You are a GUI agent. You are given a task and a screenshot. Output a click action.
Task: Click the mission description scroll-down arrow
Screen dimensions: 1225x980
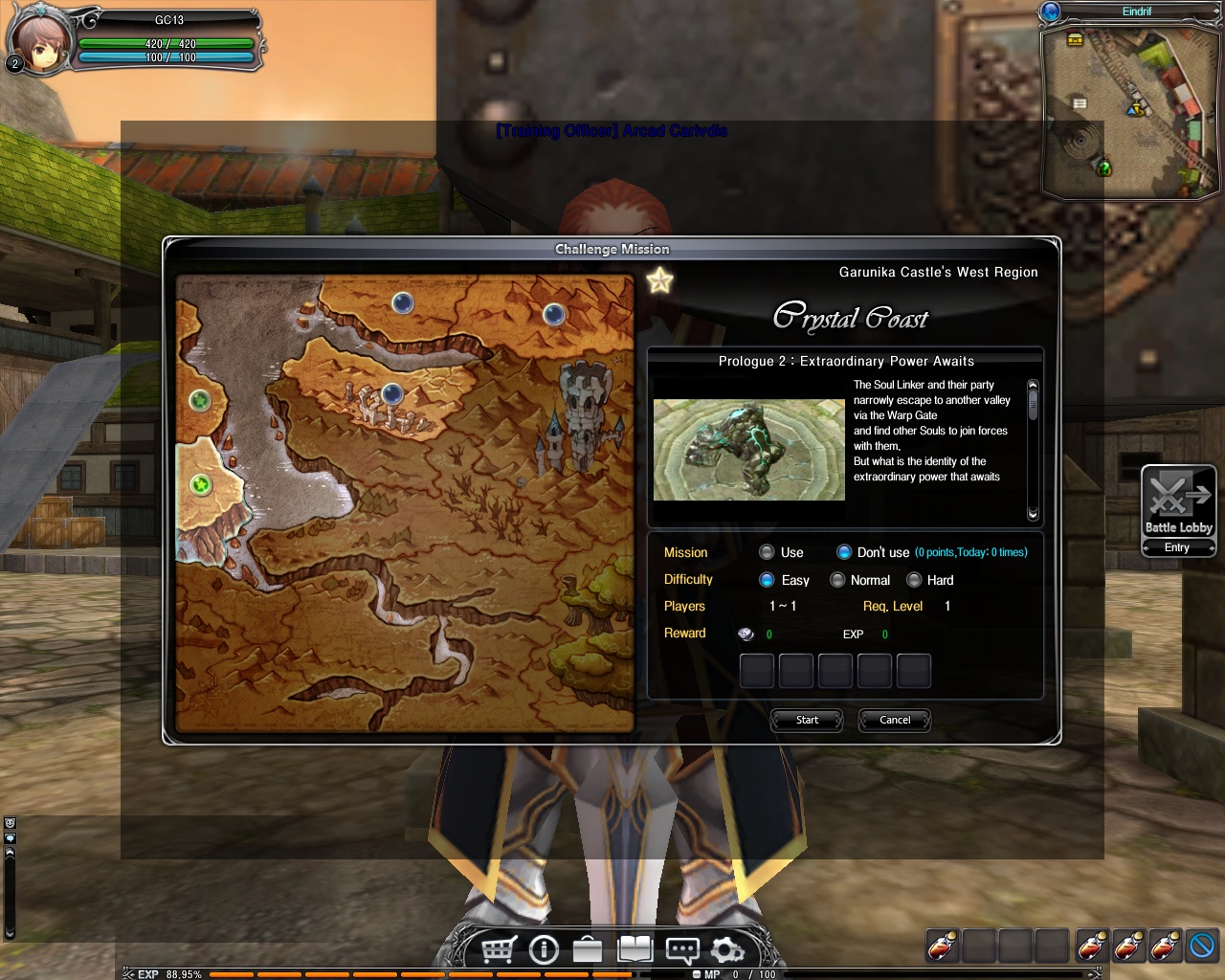coord(1033,515)
